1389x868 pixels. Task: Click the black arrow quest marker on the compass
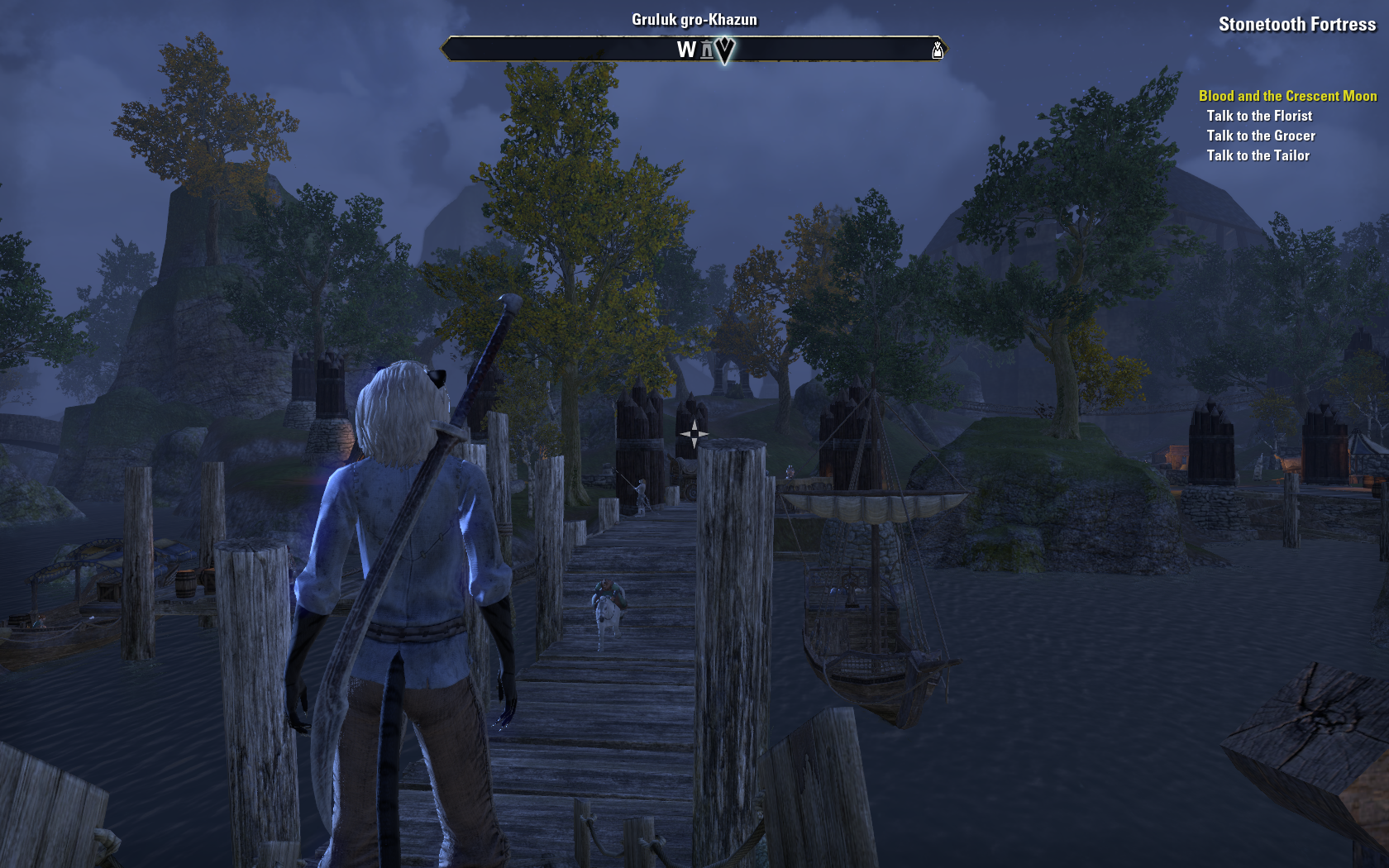click(x=724, y=50)
